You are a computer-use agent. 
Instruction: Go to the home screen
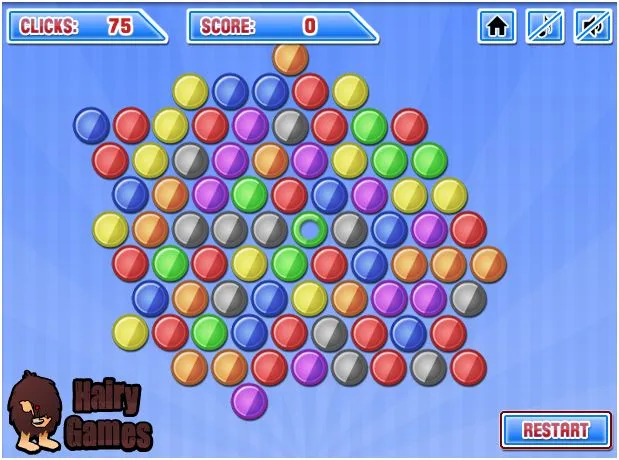496,26
